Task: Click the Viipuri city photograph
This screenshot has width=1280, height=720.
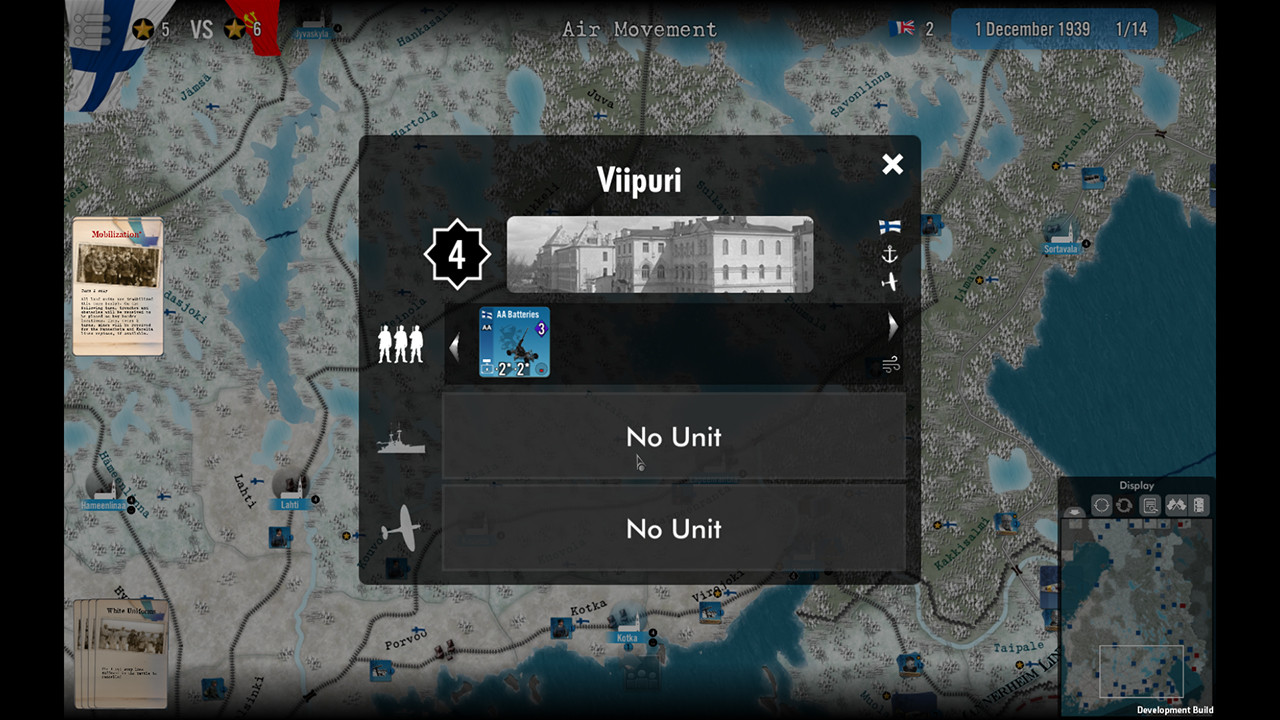Action: [660, 252]
